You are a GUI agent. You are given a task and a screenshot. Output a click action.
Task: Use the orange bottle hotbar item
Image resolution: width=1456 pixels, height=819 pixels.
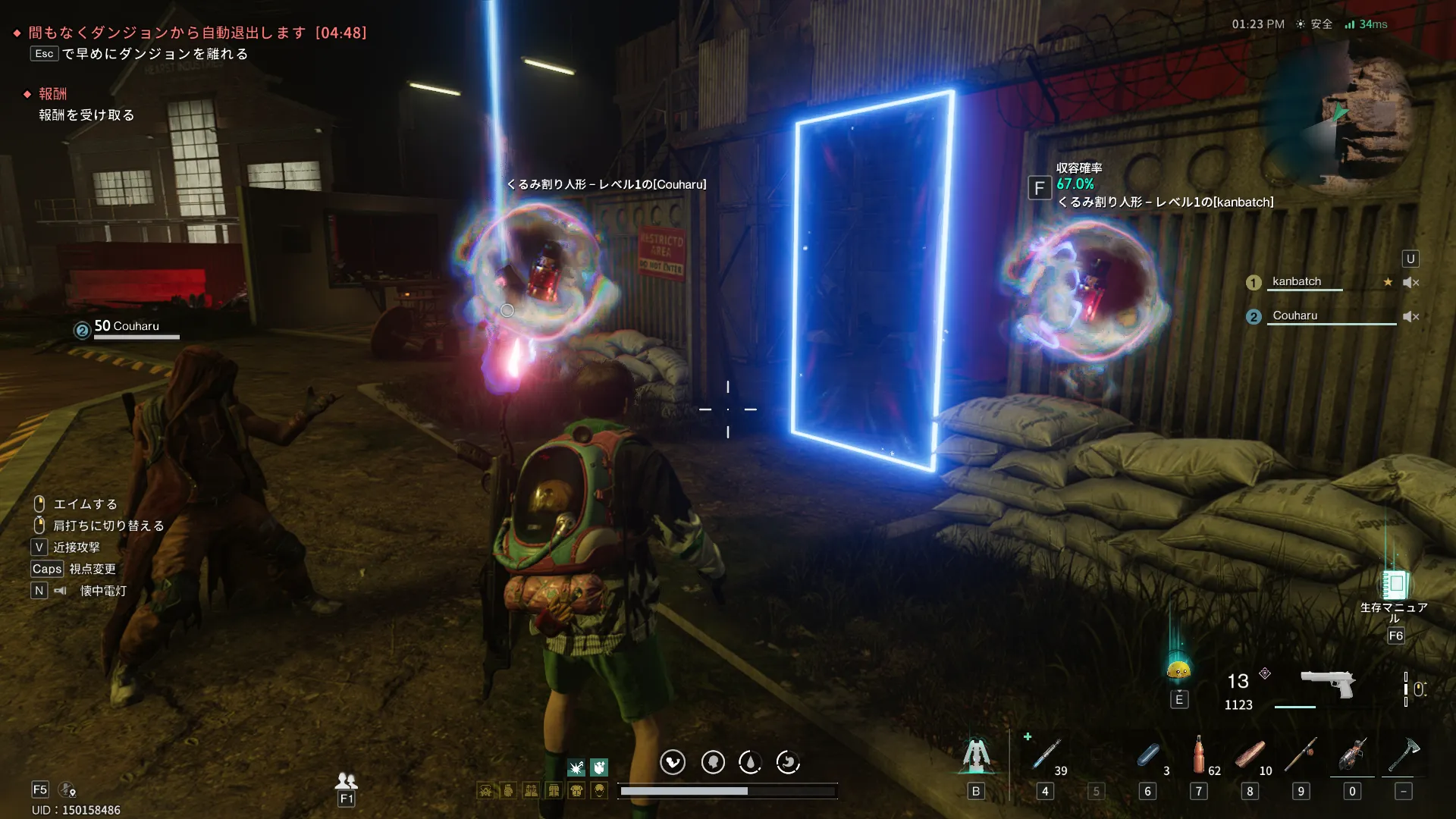(x=1198, y=755)
